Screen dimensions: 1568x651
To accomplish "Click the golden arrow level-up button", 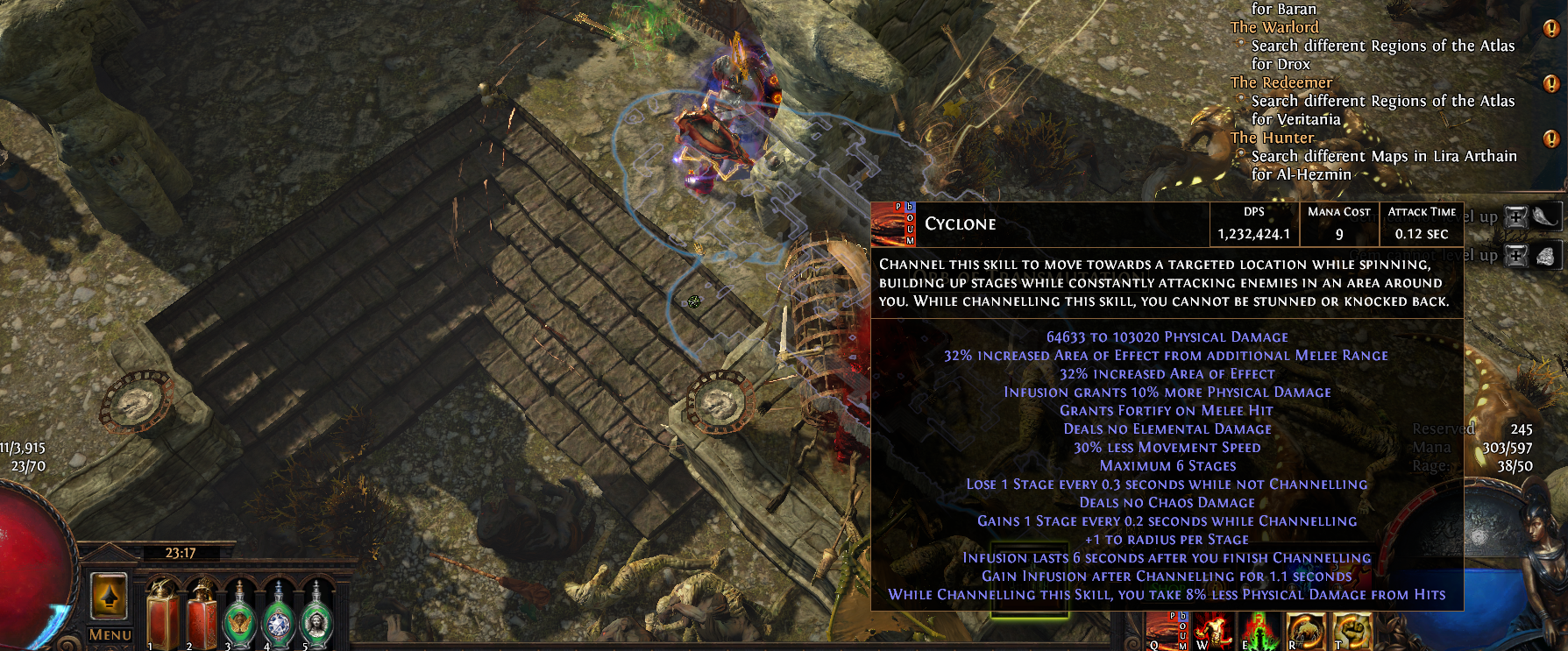I will point(110,597).
